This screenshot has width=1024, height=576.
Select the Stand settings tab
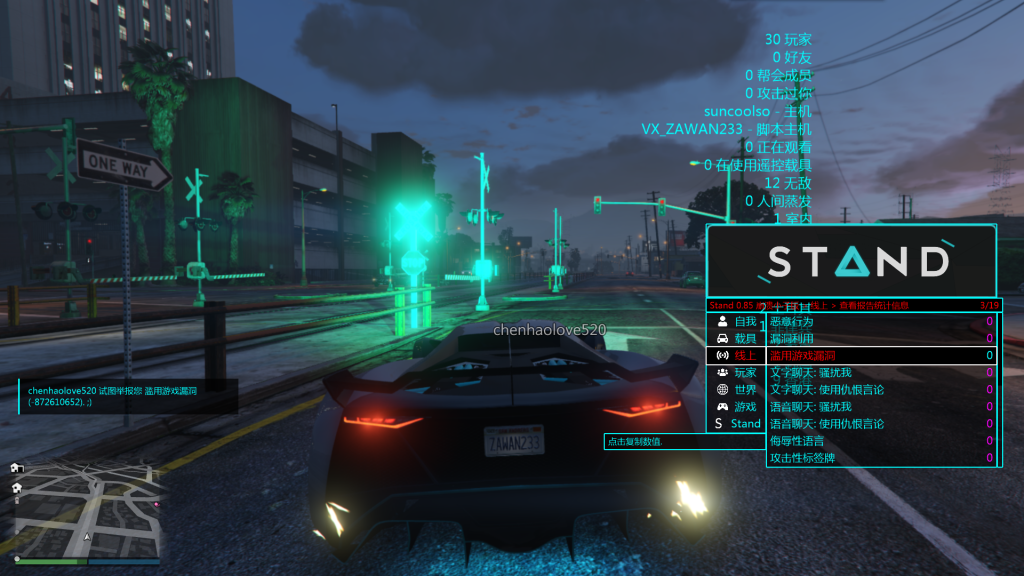pos(736,424)
